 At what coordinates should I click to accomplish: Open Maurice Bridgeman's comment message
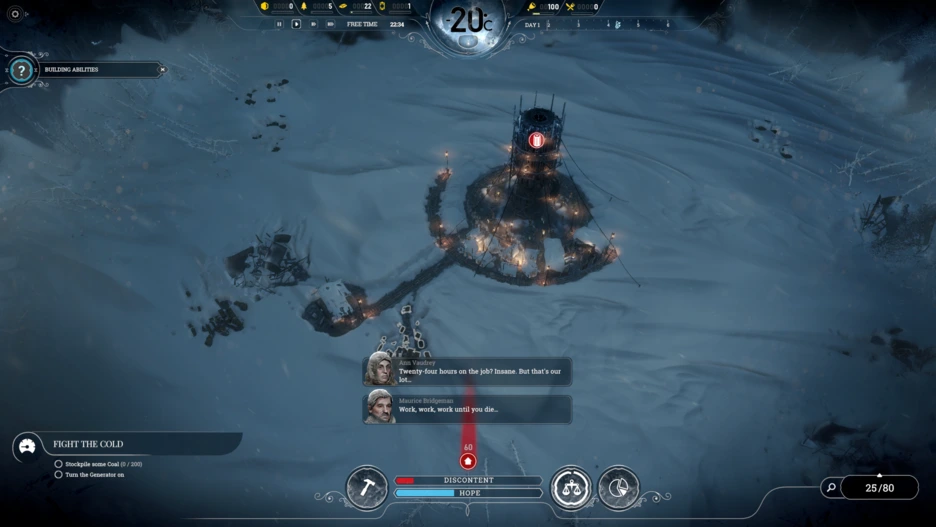pyautogui.click(x=468, y=408)
